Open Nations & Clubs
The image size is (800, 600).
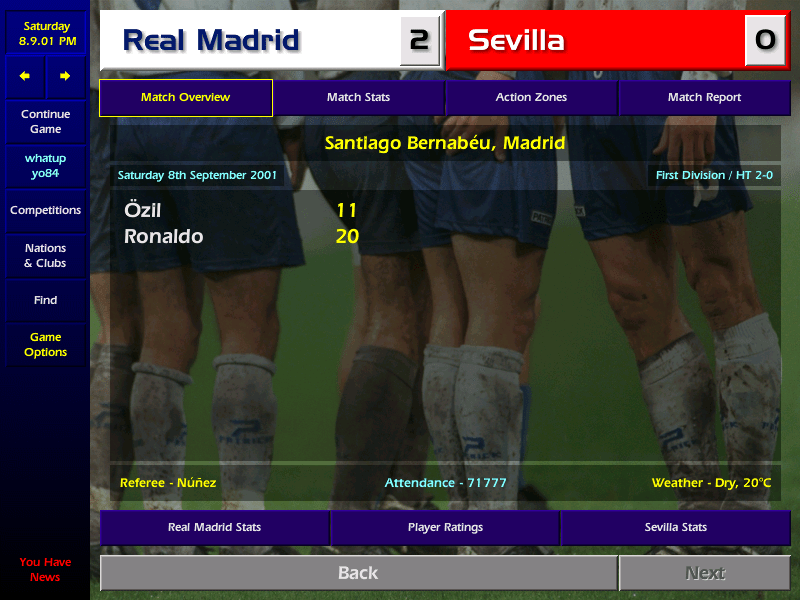tap(45, 255)
